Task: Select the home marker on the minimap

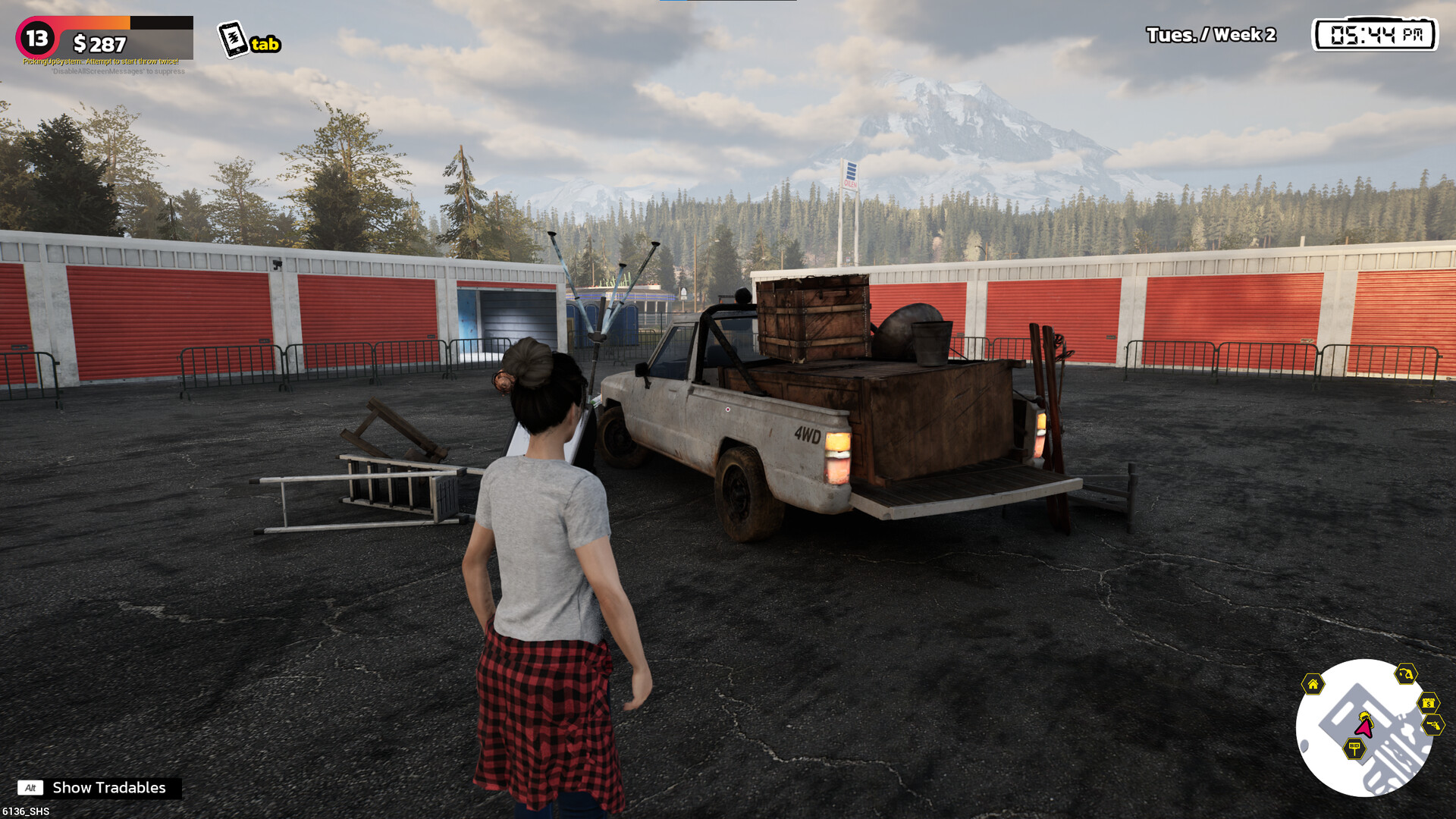Action: [x=1313, y=684]
